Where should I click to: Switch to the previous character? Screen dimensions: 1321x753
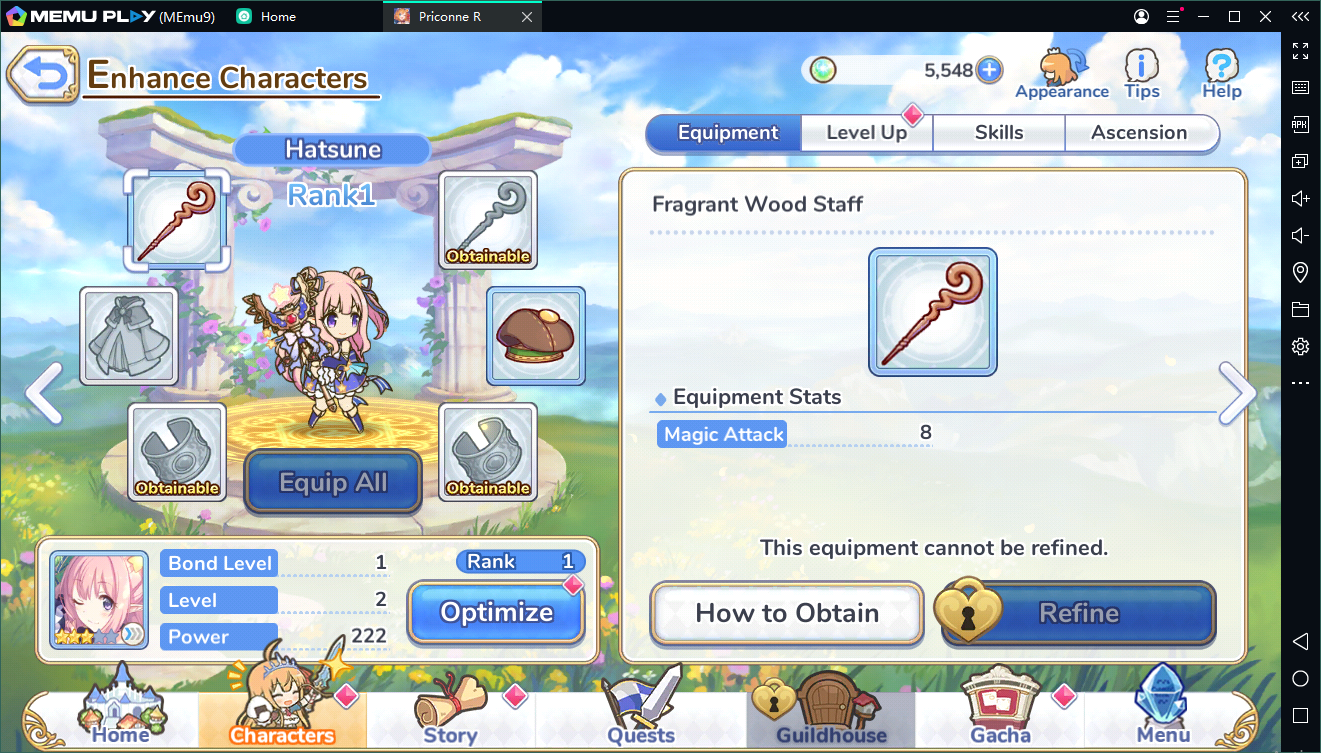(43, 393)
